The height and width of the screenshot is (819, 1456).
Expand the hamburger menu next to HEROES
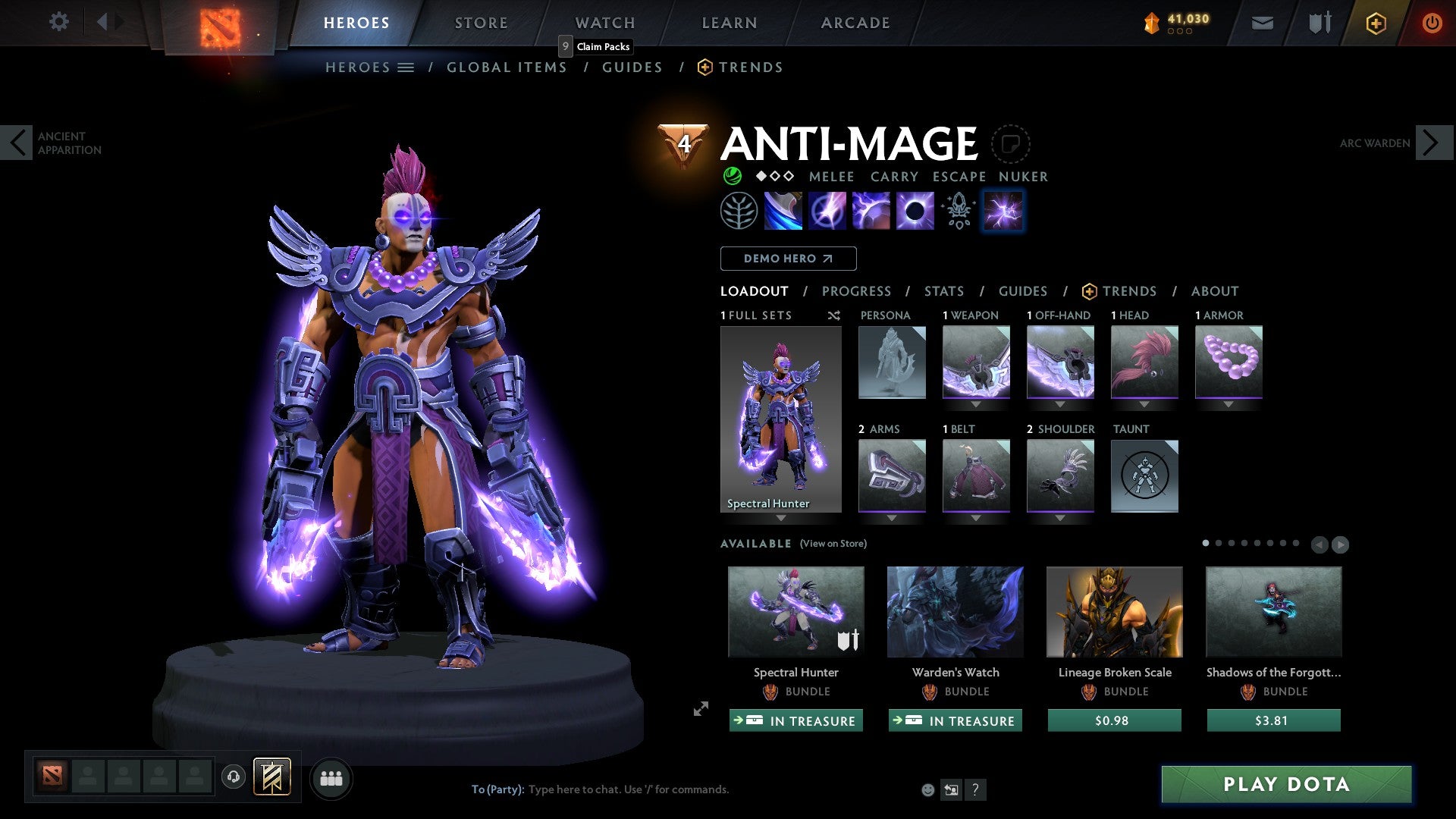[407, 67]
